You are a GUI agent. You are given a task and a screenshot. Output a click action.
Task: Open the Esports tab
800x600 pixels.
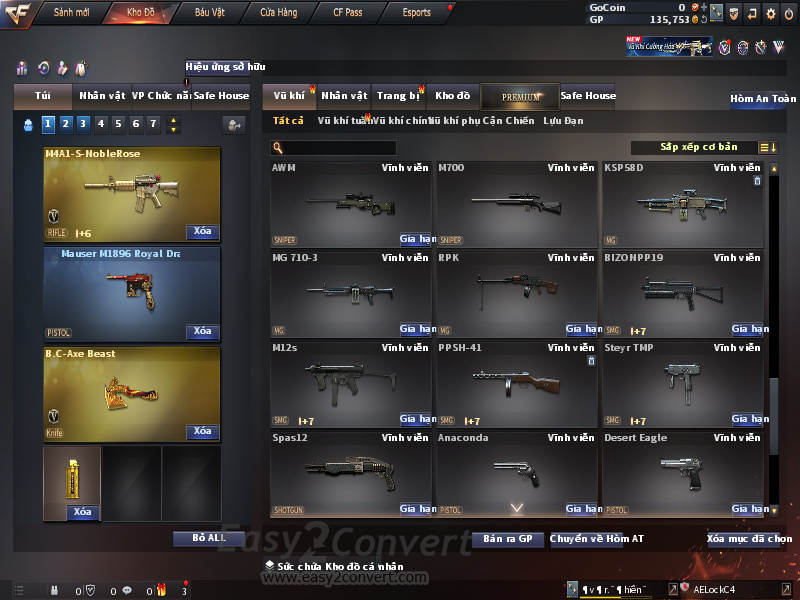pyautogui.click(x=416, y=13)
